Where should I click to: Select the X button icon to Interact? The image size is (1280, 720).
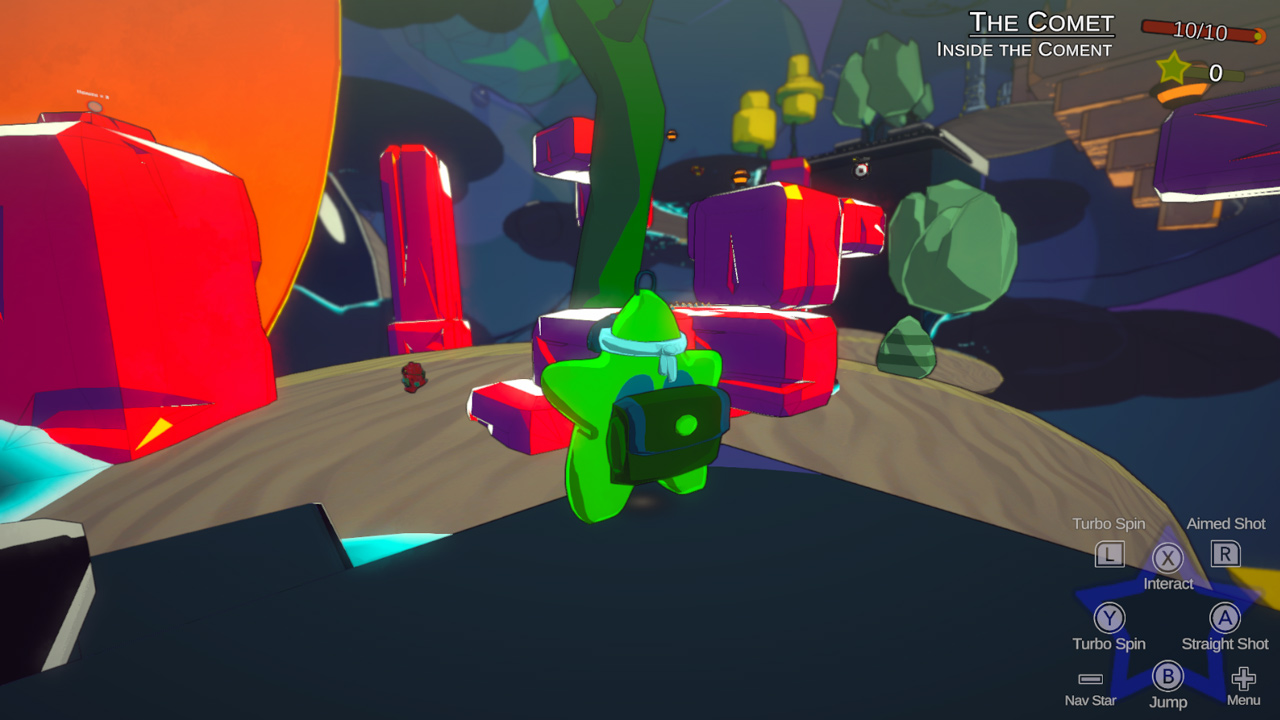pyautogui.click(x=1166, y=558)
